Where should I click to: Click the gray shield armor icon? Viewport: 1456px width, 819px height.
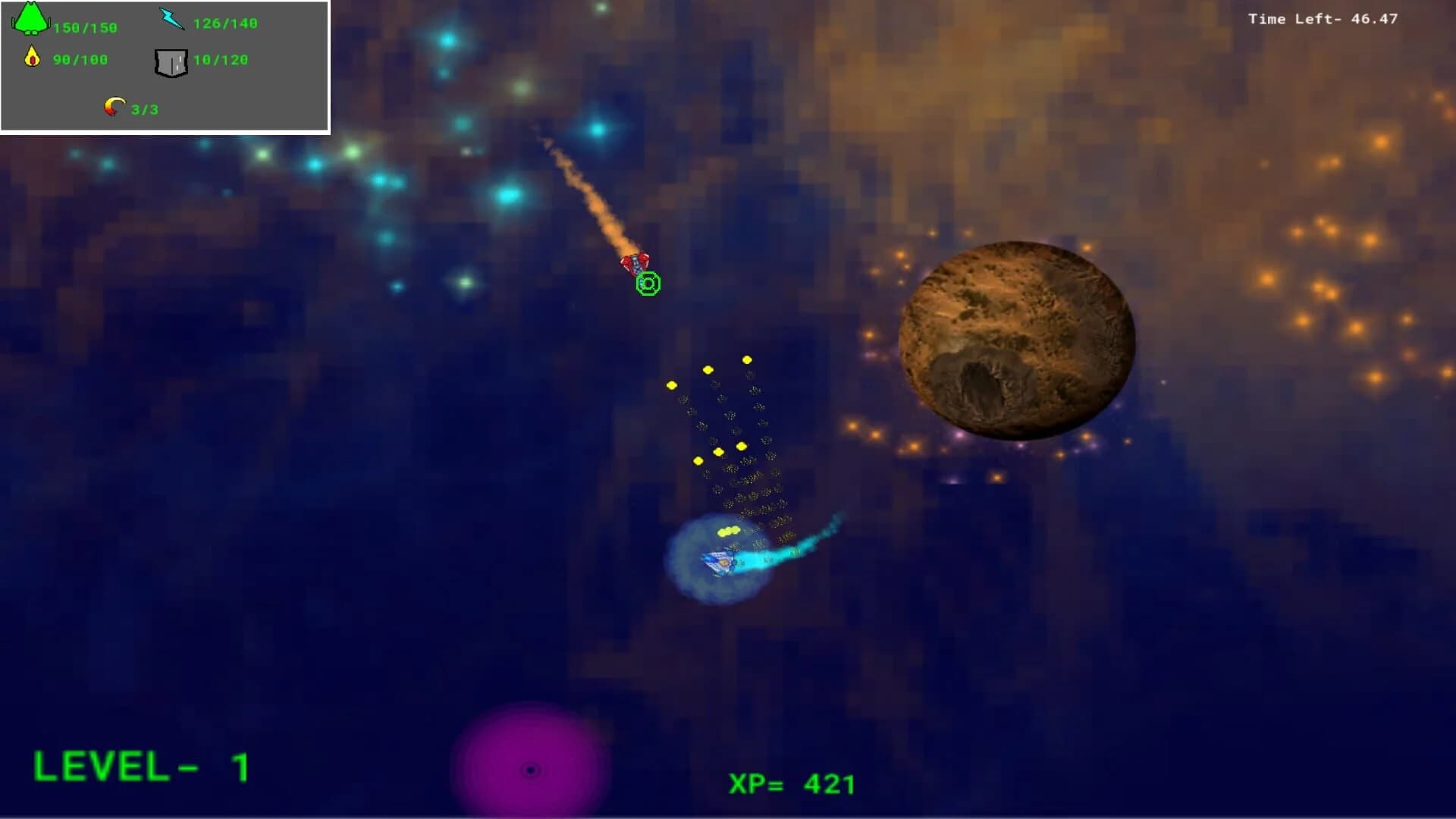(172, 63)
